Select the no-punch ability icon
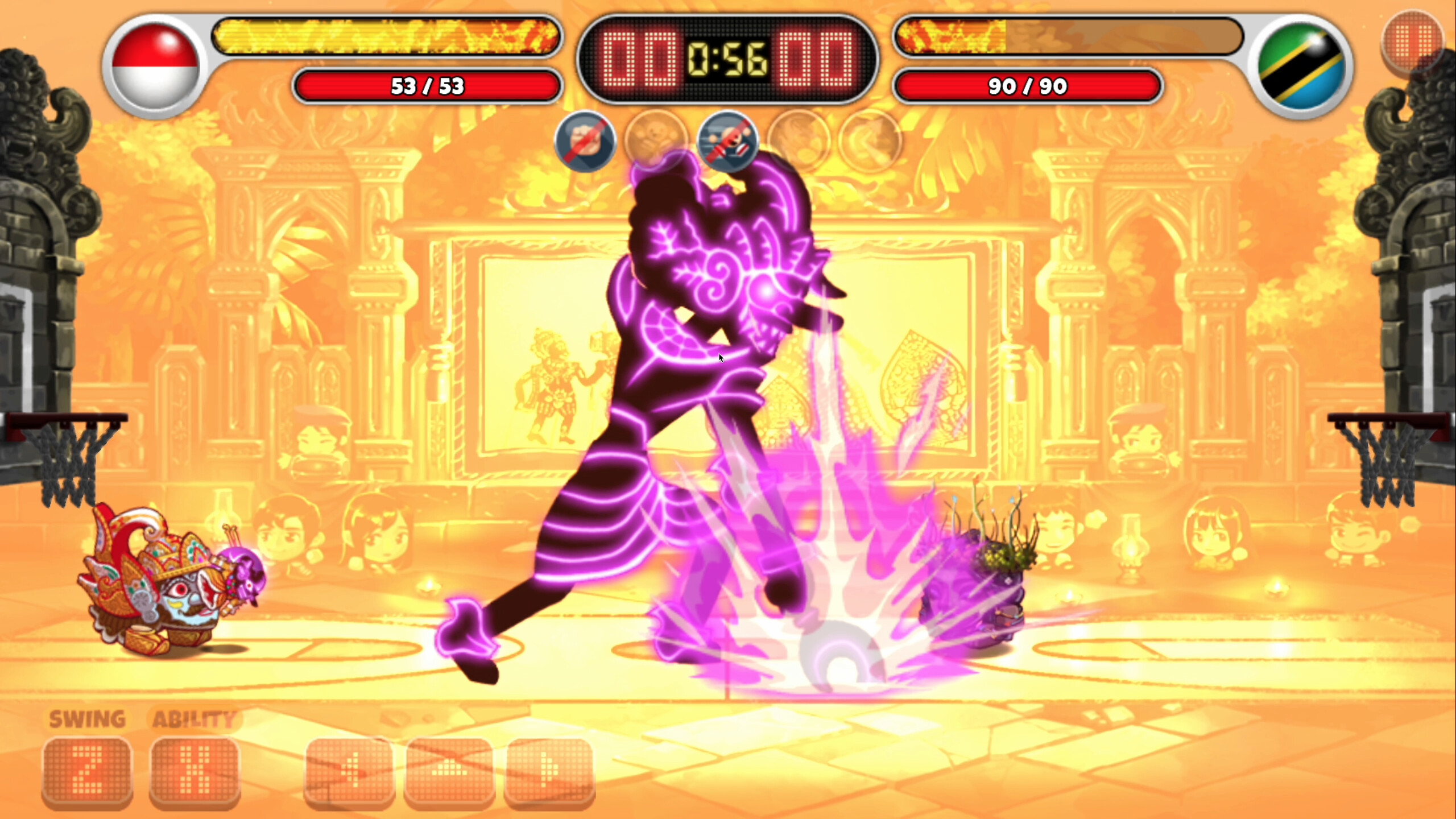This screenshot has width=1456, height=819. coord(586,142)
